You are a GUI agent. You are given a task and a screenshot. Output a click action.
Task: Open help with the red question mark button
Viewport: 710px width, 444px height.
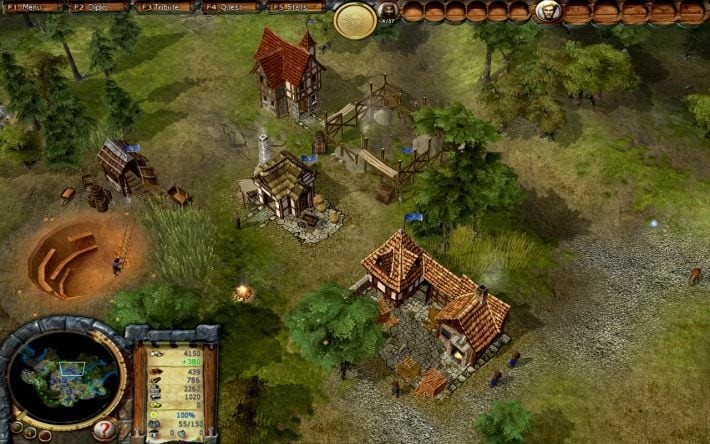[104, 431]
